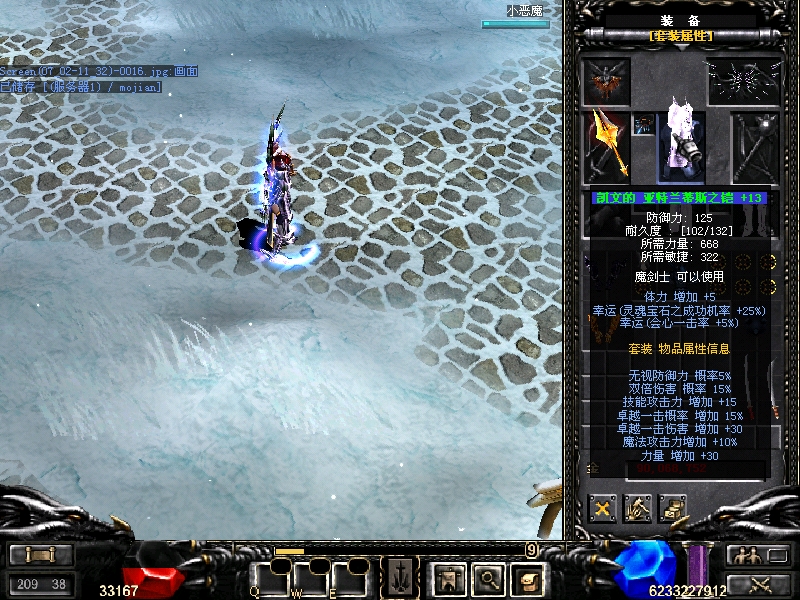
Task: Open the repair hammer function
Action: [x=637, y=509]
